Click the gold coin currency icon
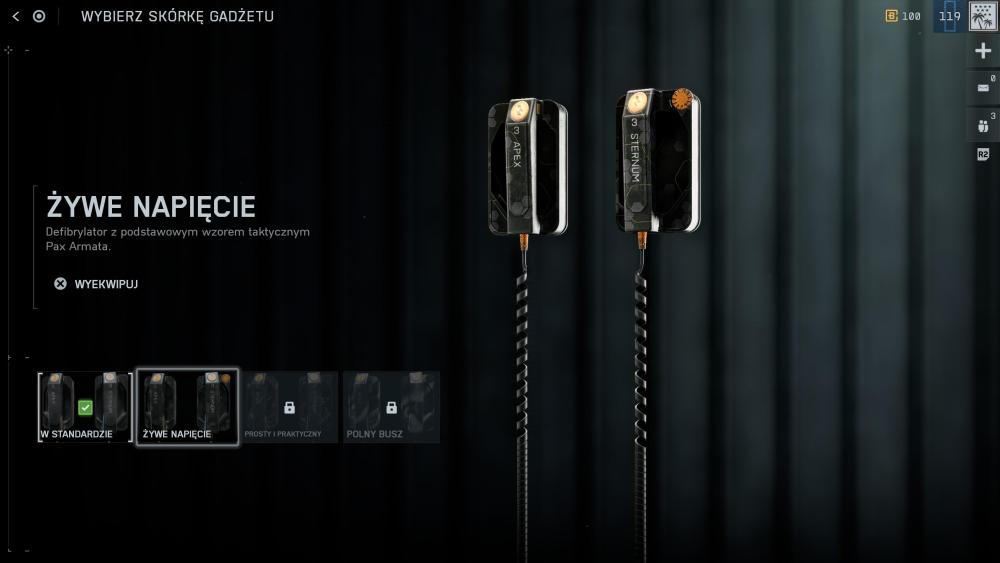 pos(891,16)
